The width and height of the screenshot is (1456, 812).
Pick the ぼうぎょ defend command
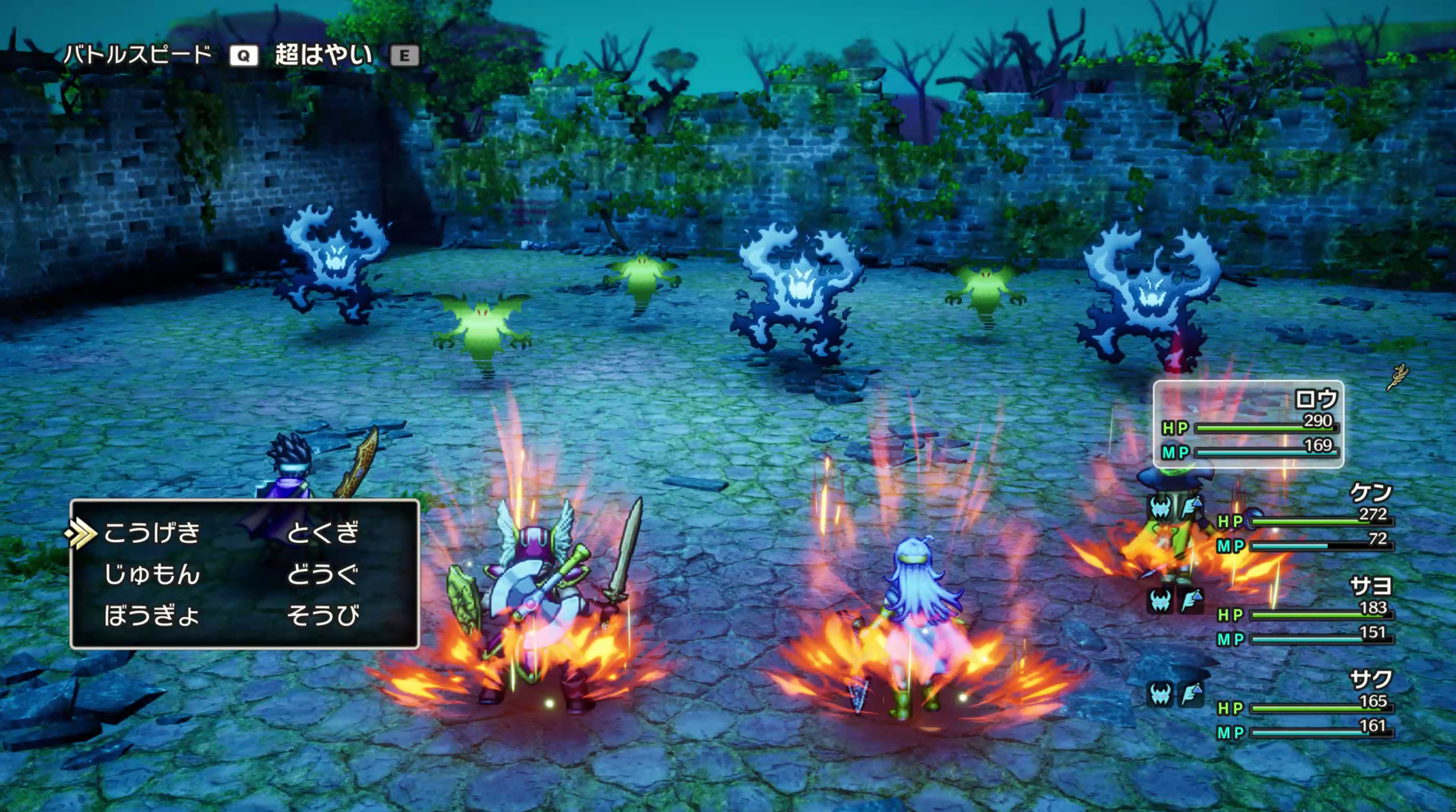(152, 615)
